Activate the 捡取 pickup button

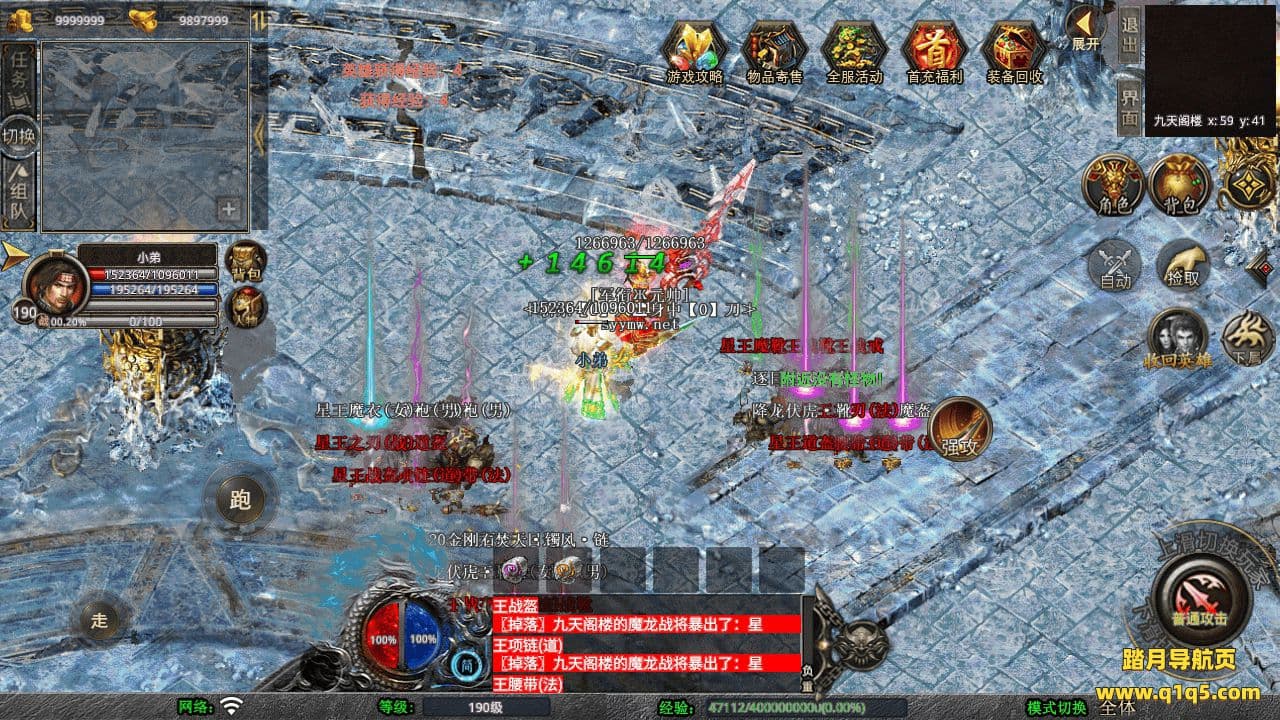pyautogui.click(x=1183, y=267)
